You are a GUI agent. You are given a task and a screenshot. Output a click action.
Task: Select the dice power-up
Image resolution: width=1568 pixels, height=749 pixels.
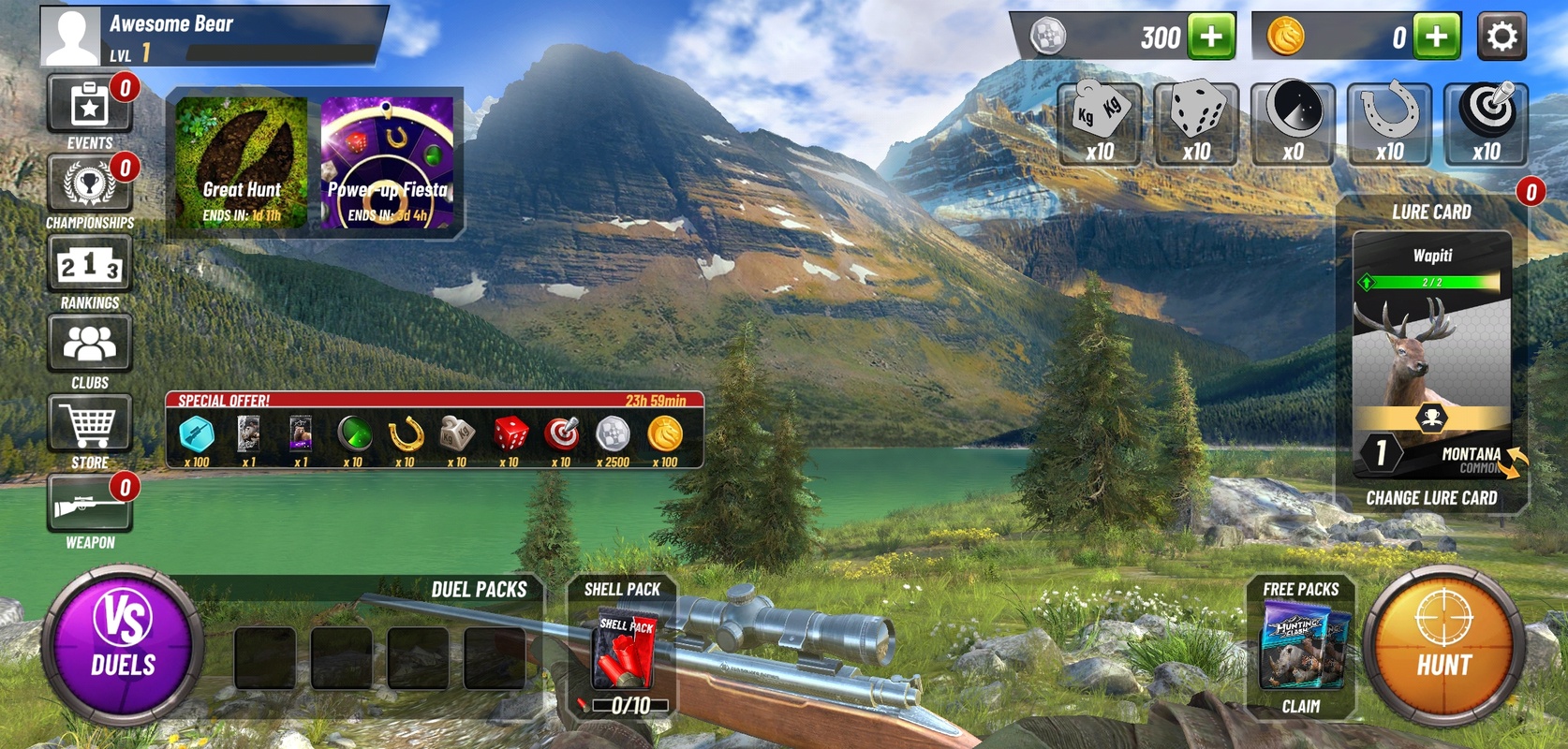point(1196,124)
